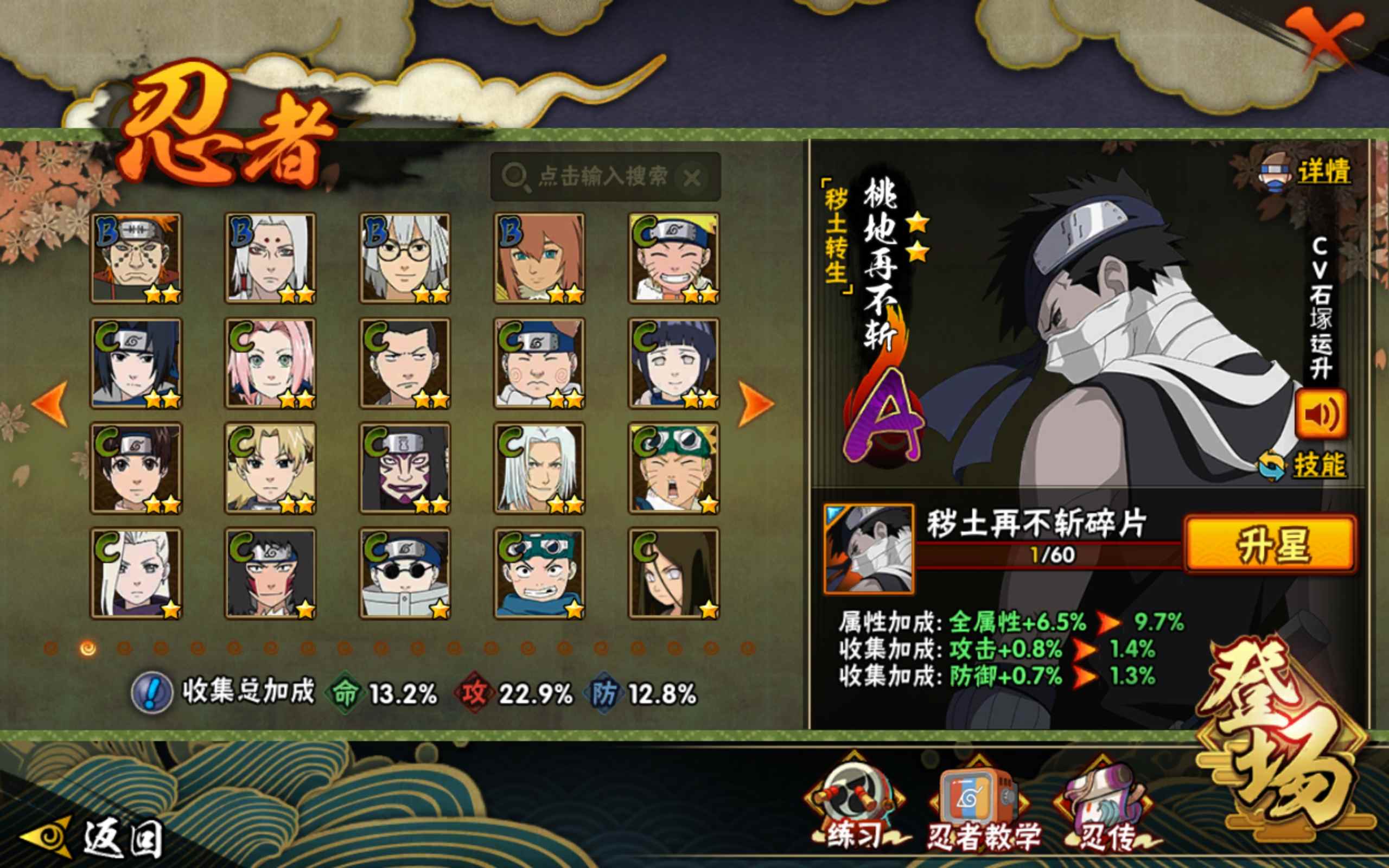Open the 详情 details link
This screenshot has height=868, width=1389.
coord(1323,171)
